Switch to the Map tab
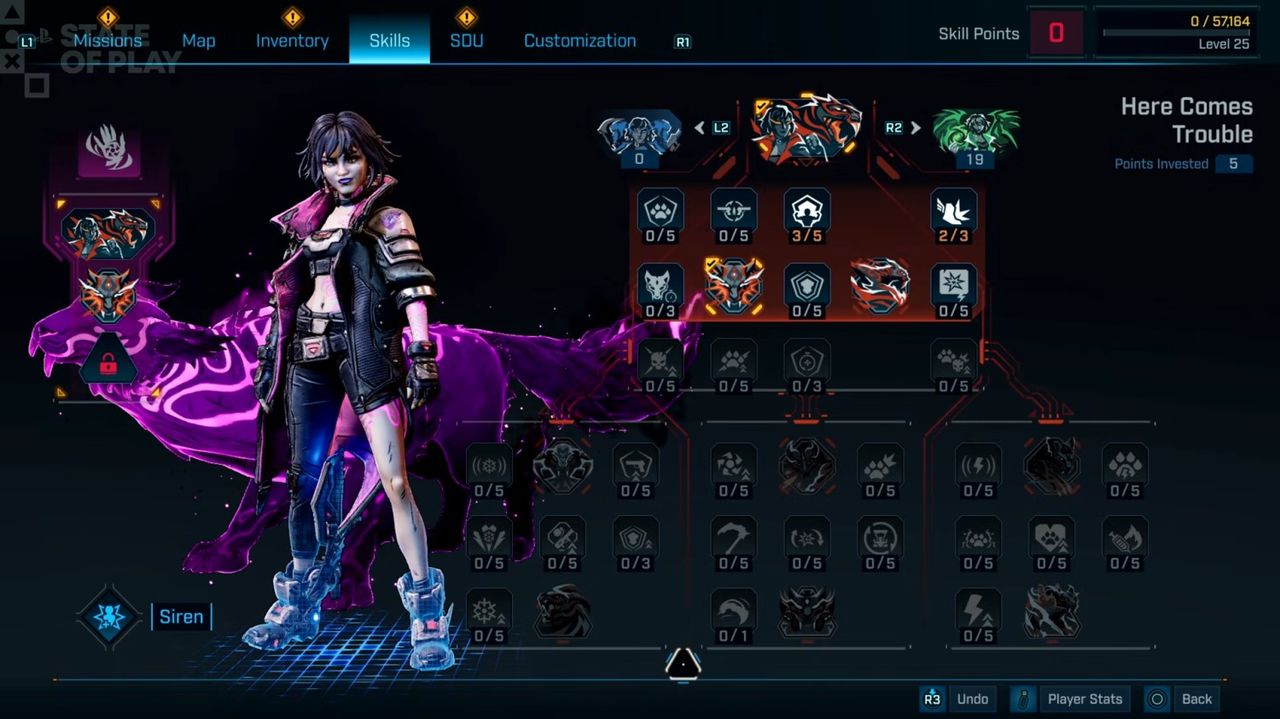 [x=198, y=41]
